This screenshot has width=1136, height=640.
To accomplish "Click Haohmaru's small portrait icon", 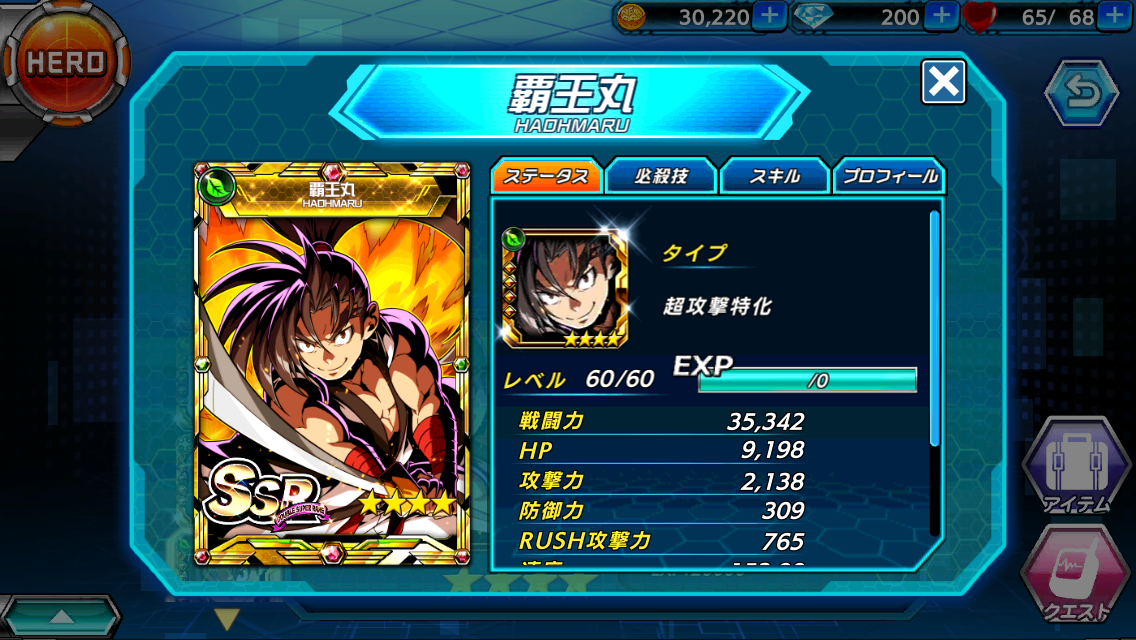I will pos(565,290).
